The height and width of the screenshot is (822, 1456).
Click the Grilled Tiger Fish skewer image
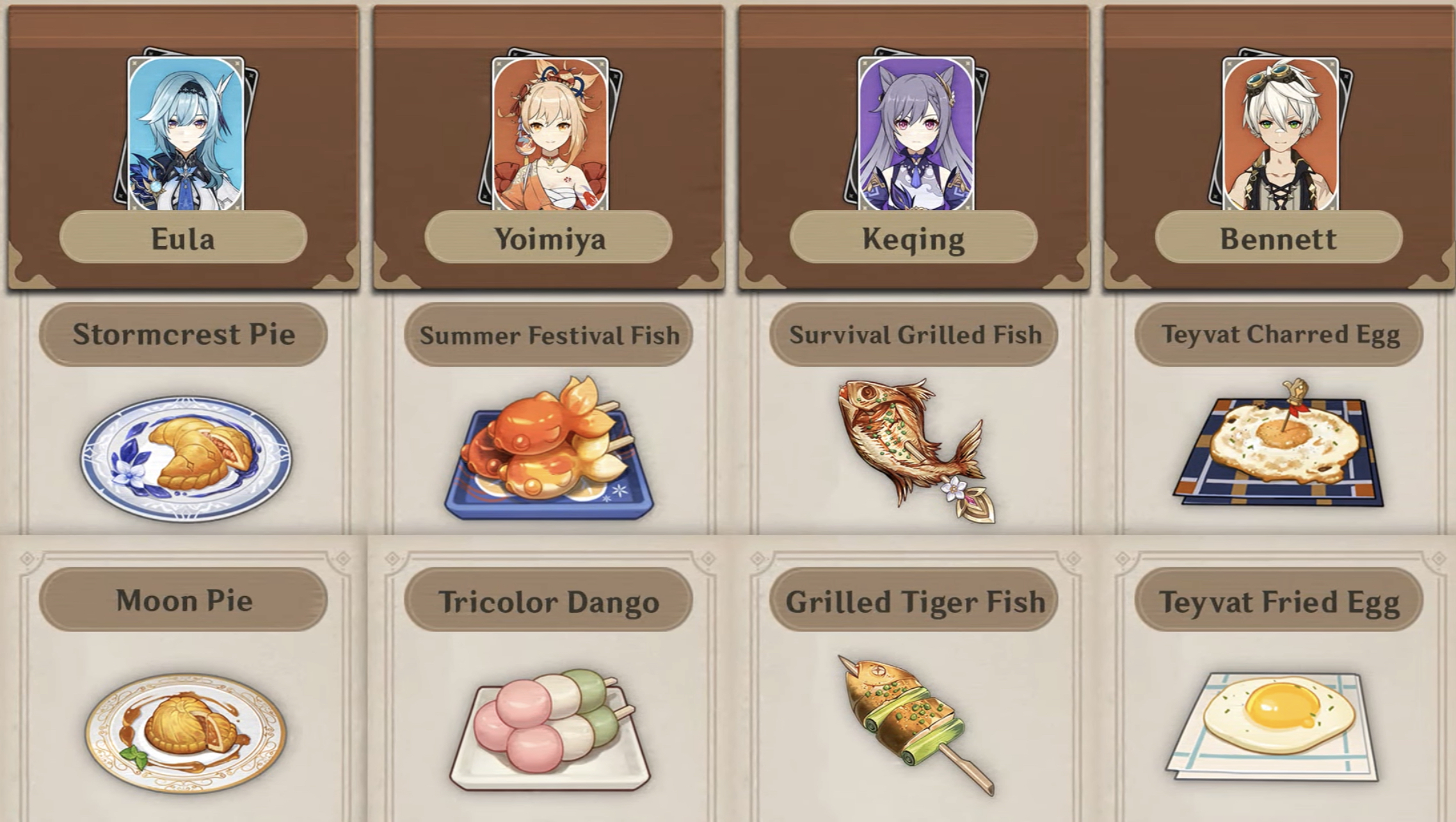point(912,723)
